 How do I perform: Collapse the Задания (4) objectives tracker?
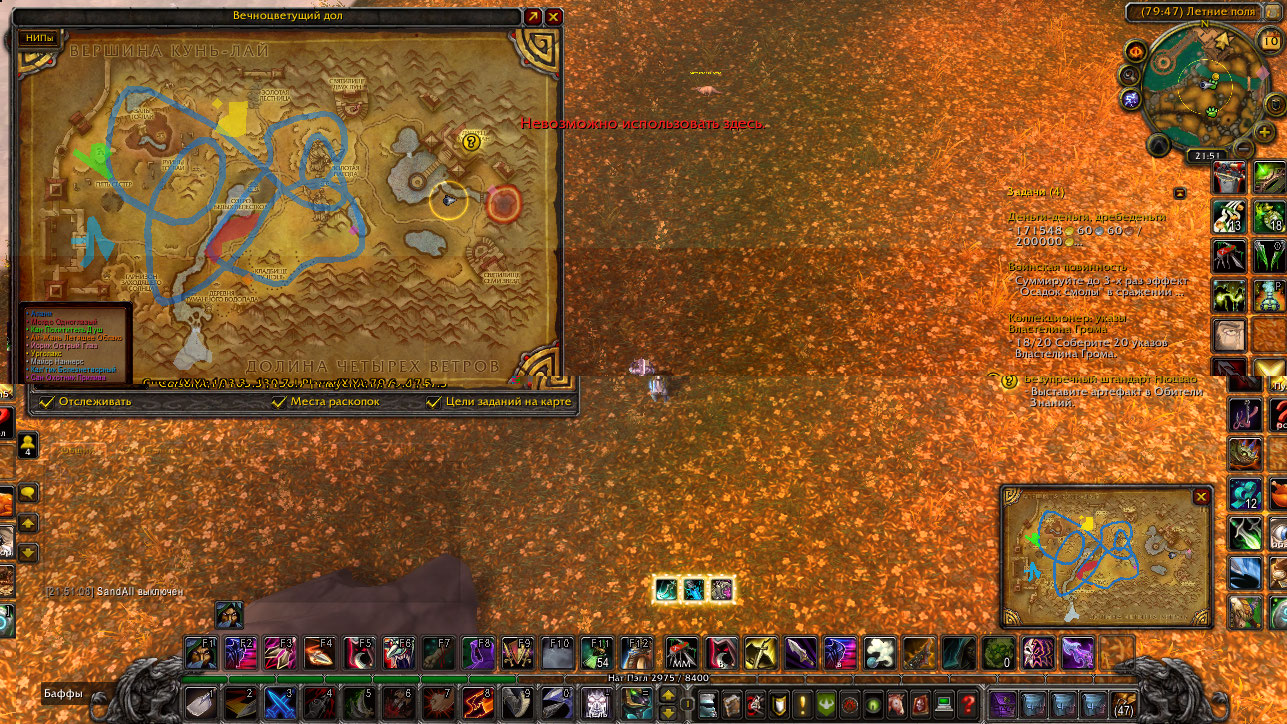1181,195
